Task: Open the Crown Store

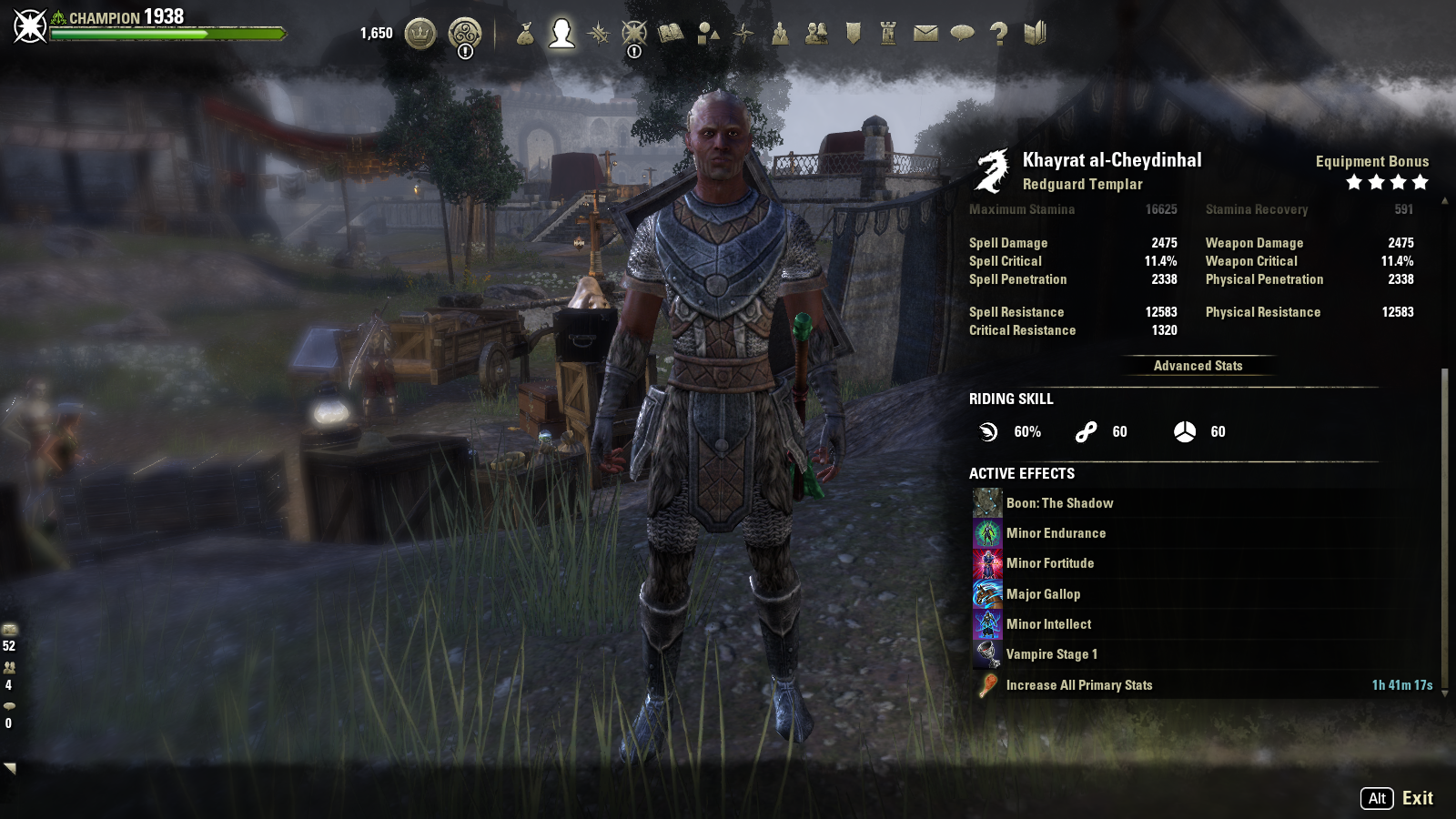Action: (x=420, y=34)
